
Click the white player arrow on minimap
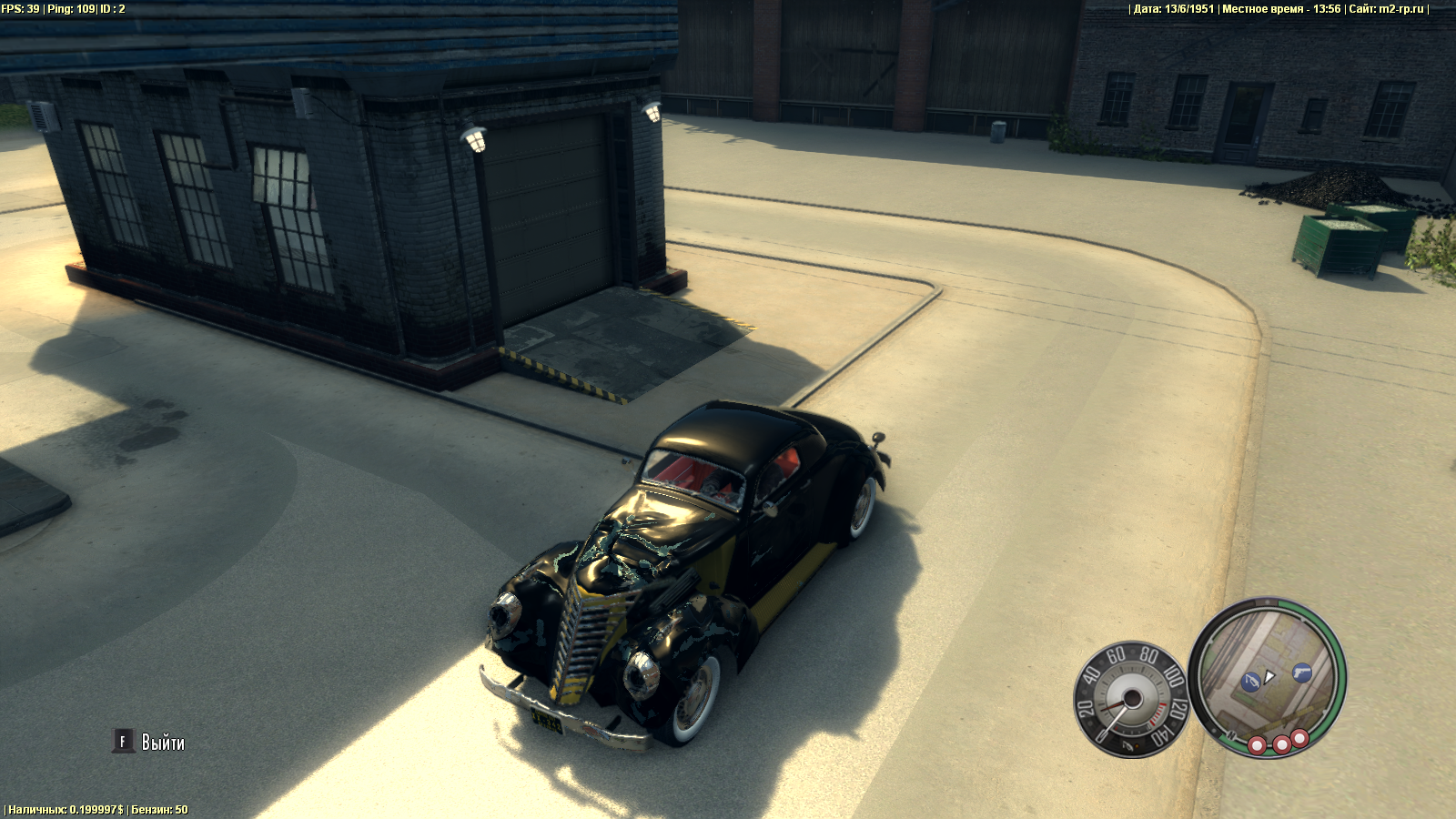(x=1269, y=676)
